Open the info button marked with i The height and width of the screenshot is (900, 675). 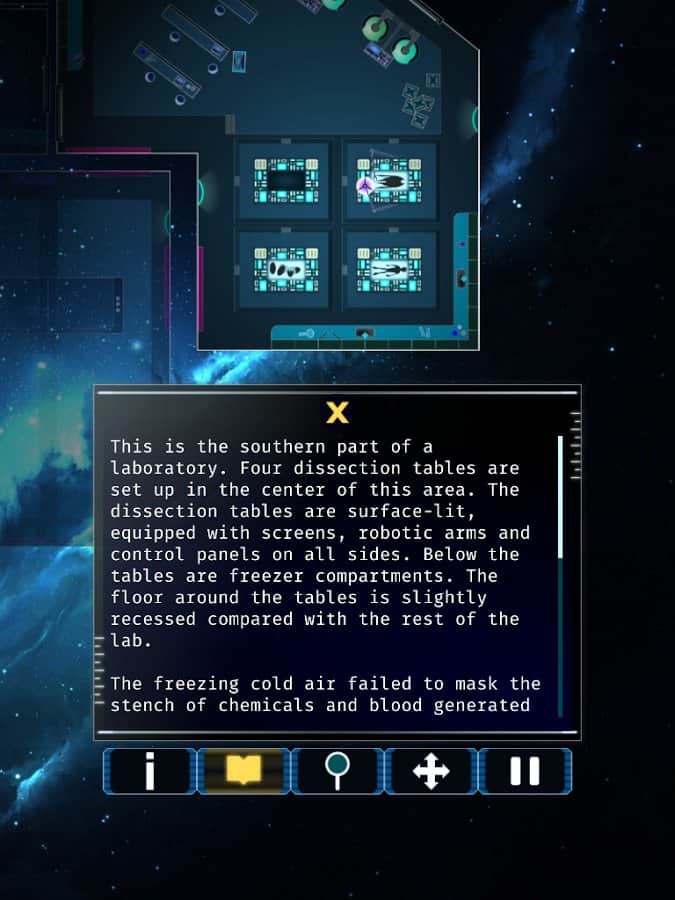click(x=150, y=771)
